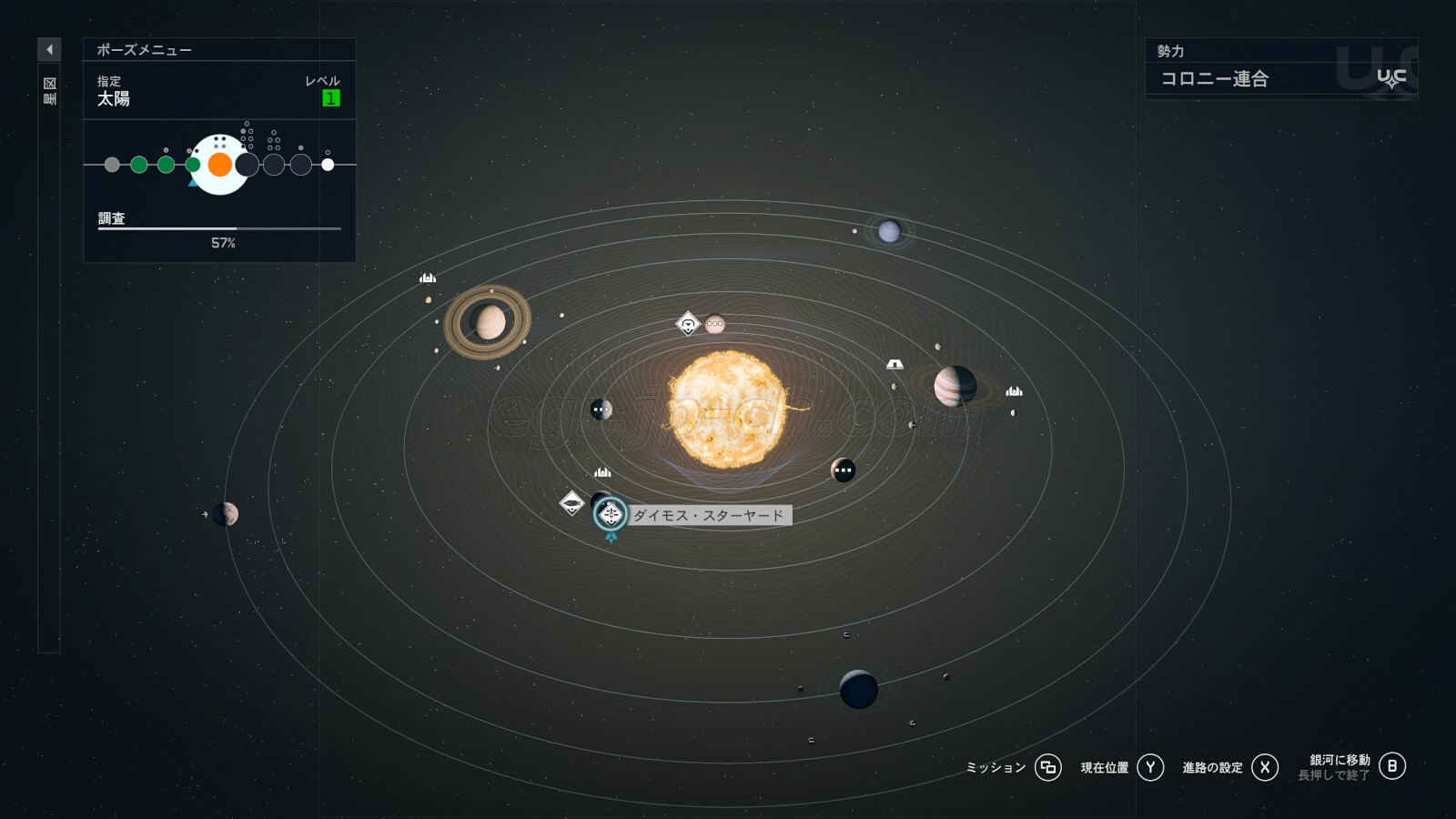Select the ship fleet icon above Saturn
The width and height of the screenshot is (1456, 819).
point(428,278)
